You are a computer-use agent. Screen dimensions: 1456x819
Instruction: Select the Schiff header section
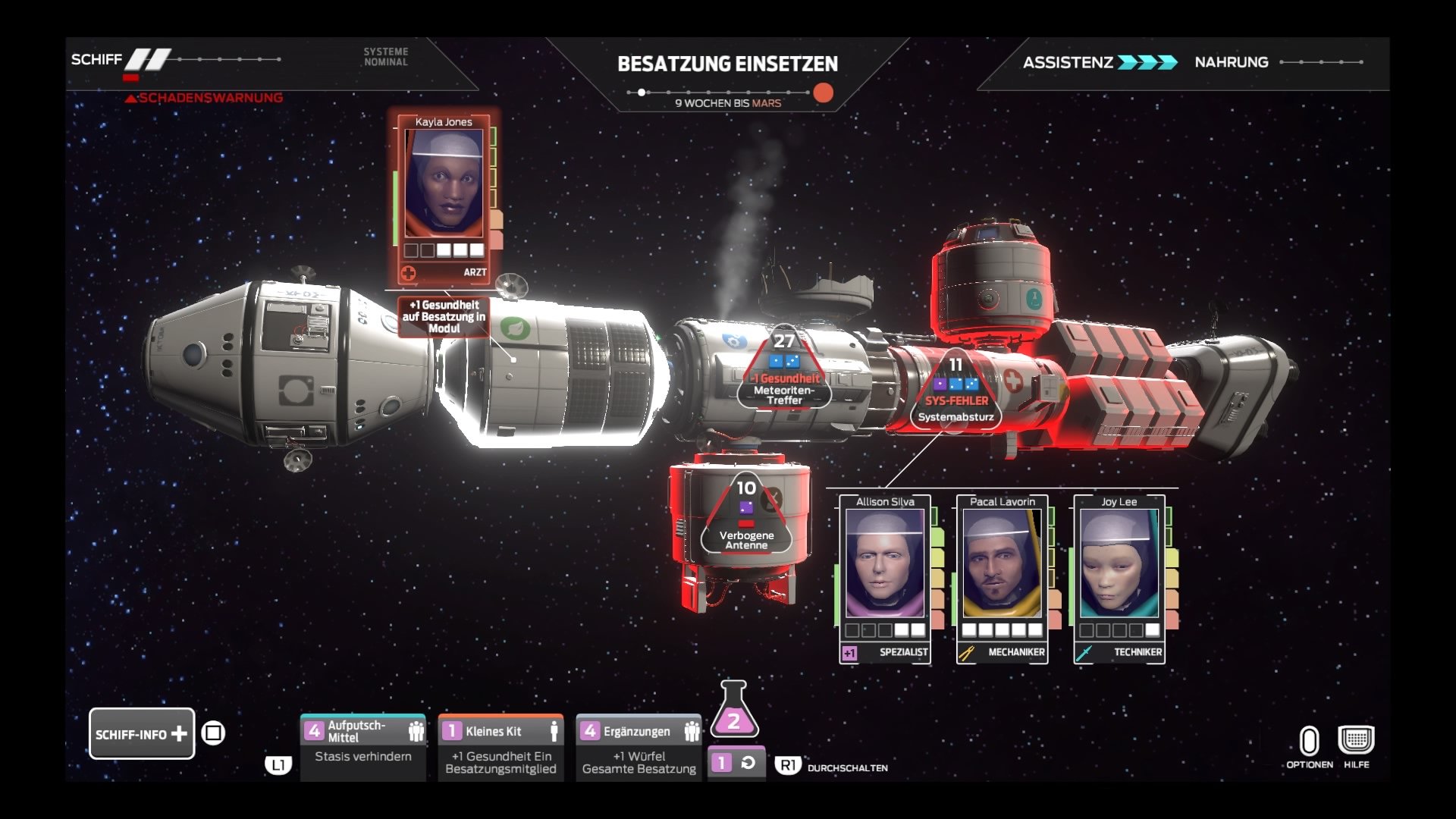96,58
